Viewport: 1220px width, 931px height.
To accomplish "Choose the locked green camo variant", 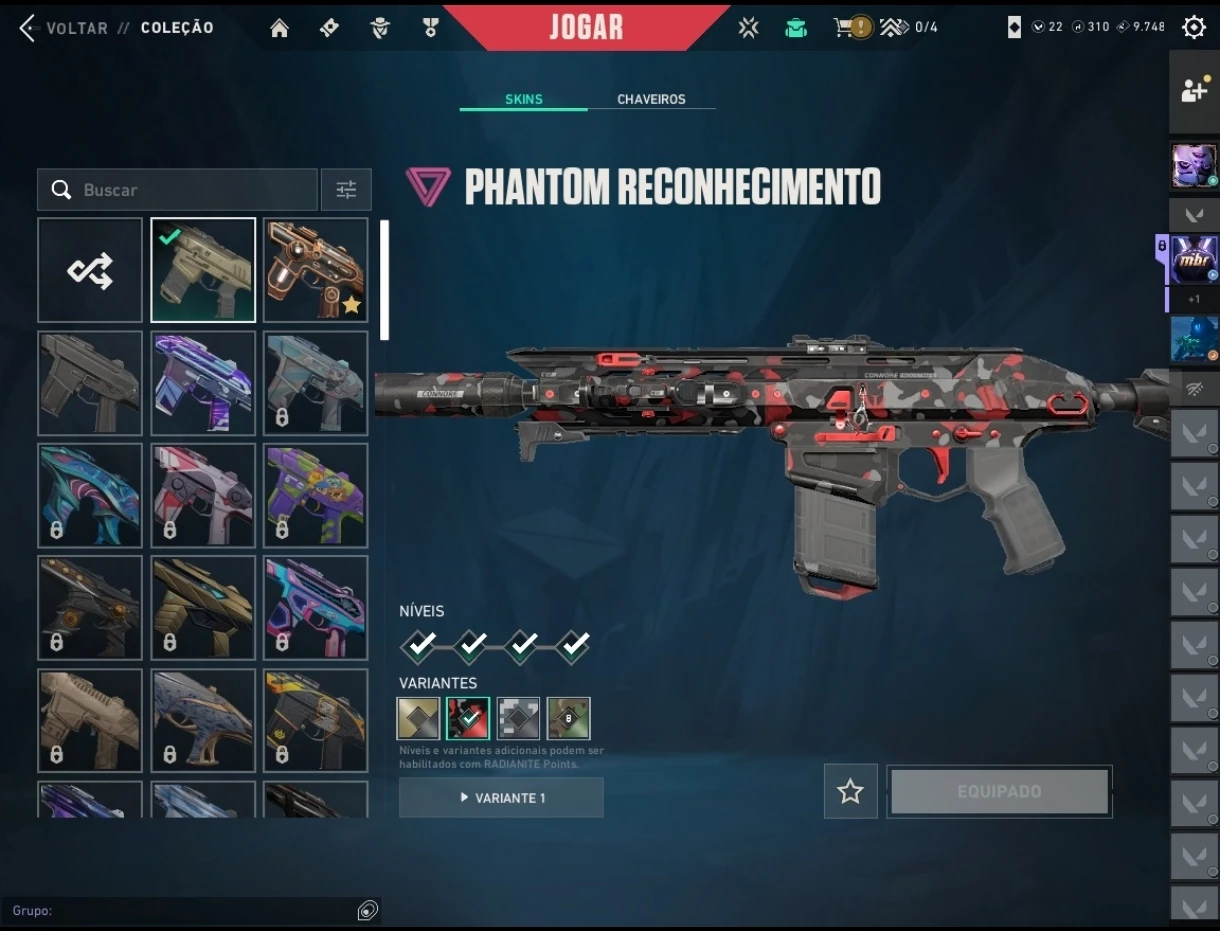I will 568,718.
